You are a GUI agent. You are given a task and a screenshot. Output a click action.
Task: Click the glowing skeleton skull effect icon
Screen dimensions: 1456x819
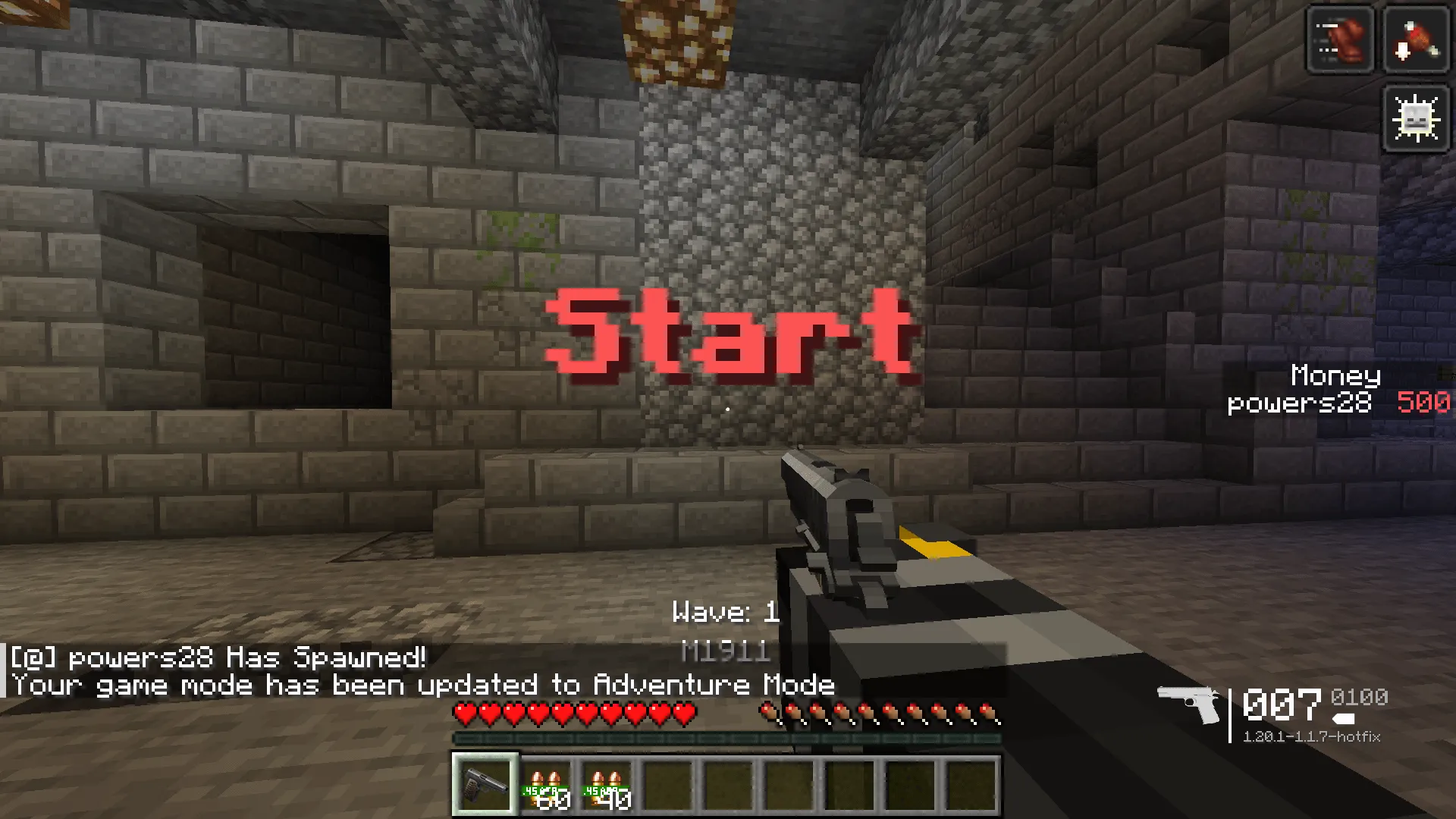click(1415, 118)
